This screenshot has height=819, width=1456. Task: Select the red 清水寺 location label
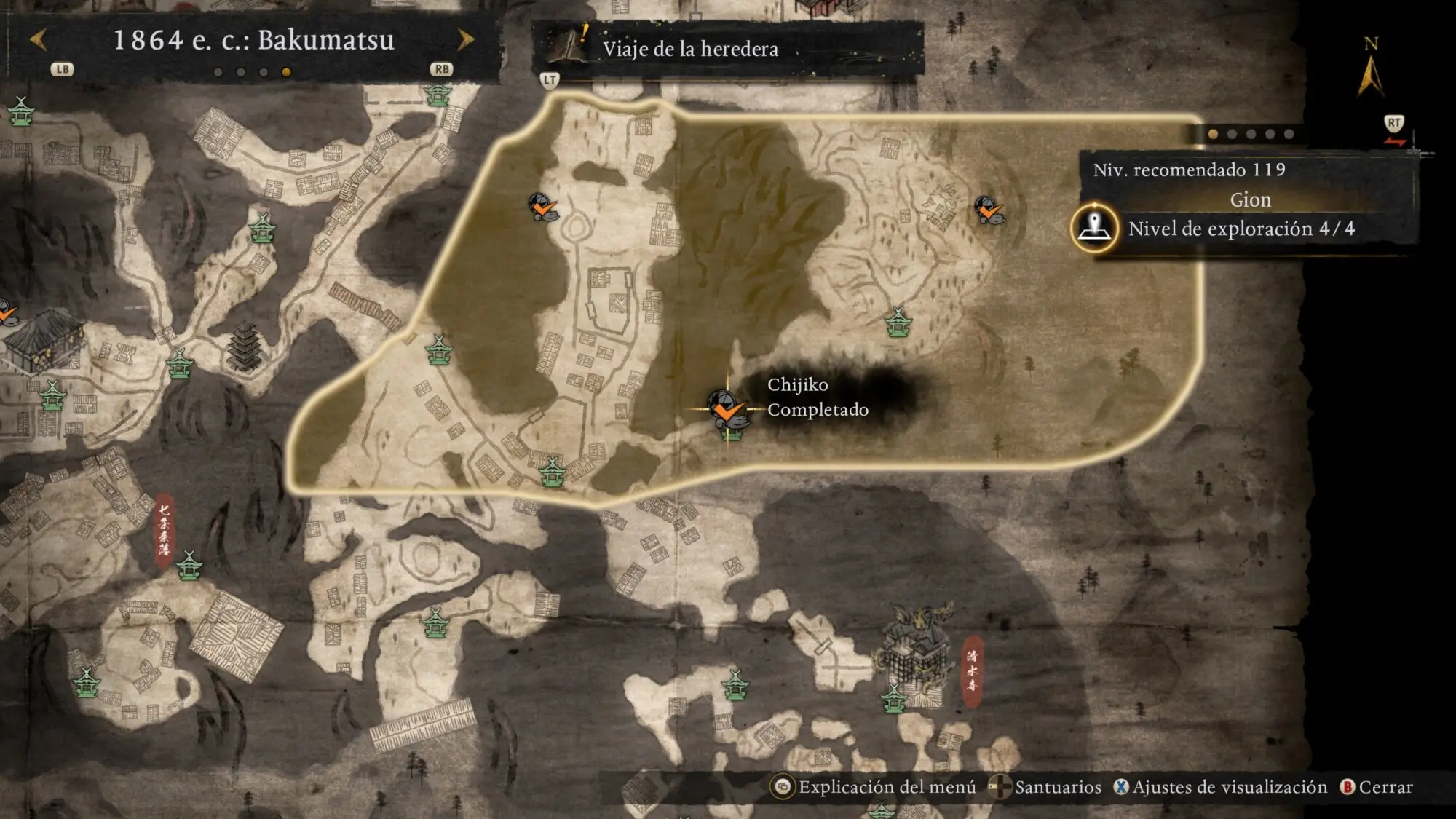[972, 671]
